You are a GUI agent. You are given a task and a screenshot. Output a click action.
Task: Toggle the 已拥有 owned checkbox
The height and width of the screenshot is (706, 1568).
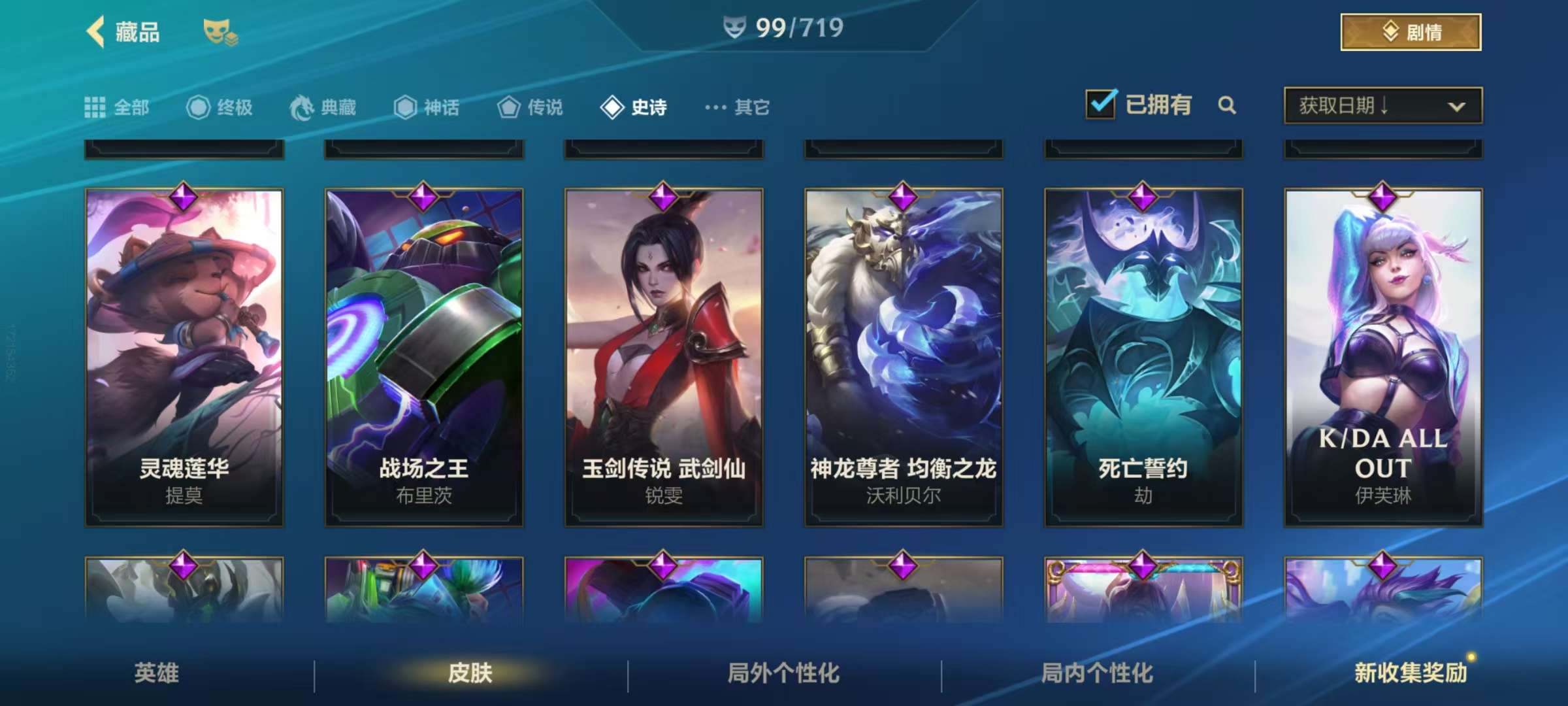1101,105
